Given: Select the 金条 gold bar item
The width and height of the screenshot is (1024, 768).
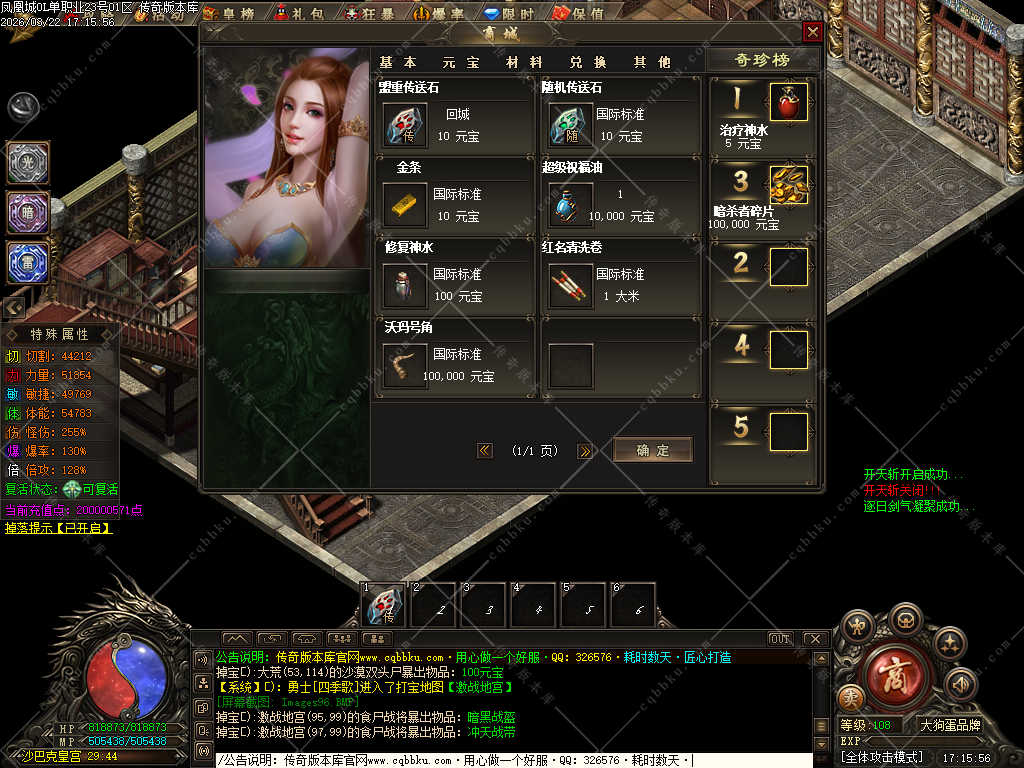Looking at the screenshot, I should [405, 205].
